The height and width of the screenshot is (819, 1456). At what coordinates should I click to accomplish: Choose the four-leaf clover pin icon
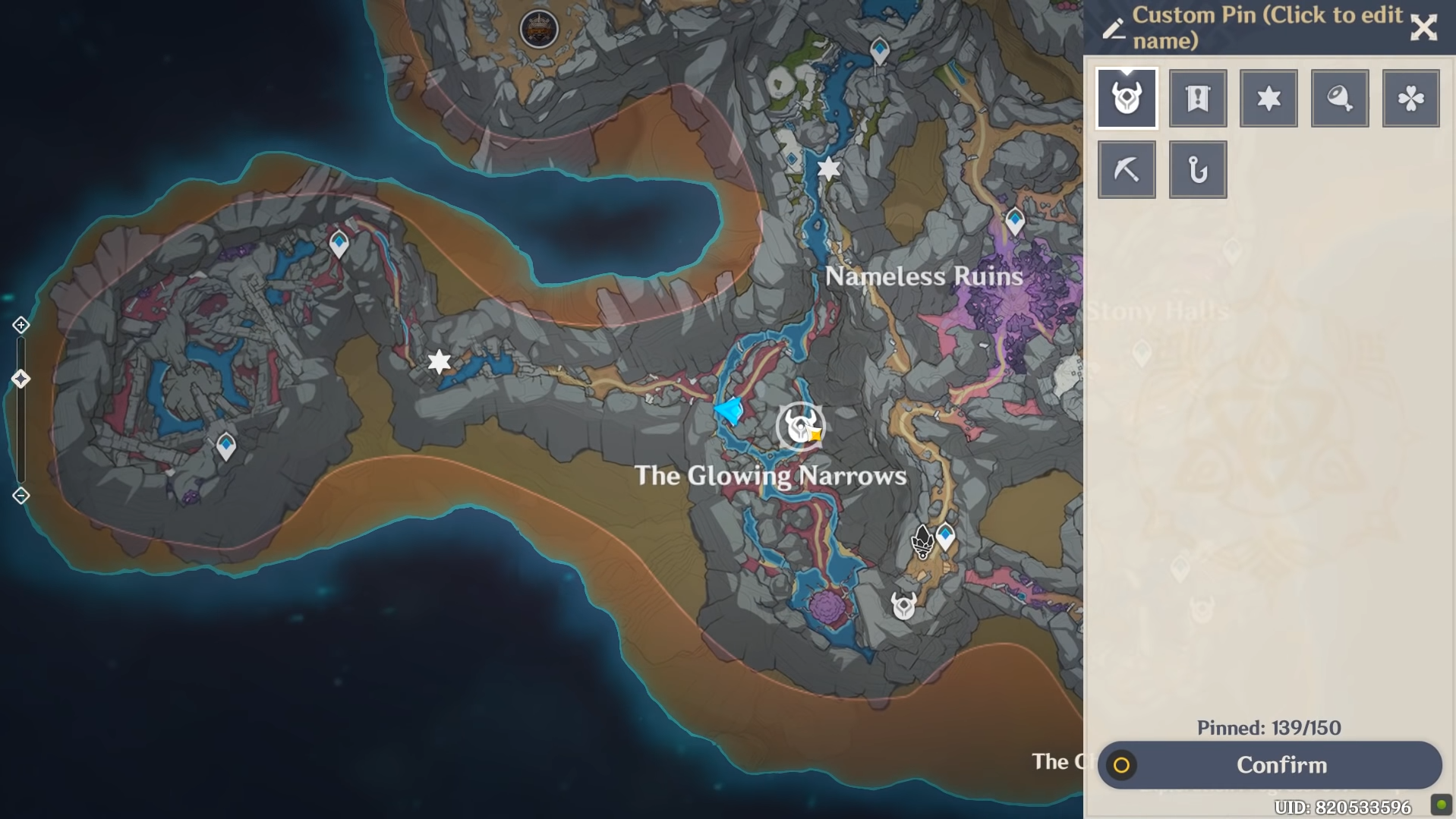tap(1410, 99)
